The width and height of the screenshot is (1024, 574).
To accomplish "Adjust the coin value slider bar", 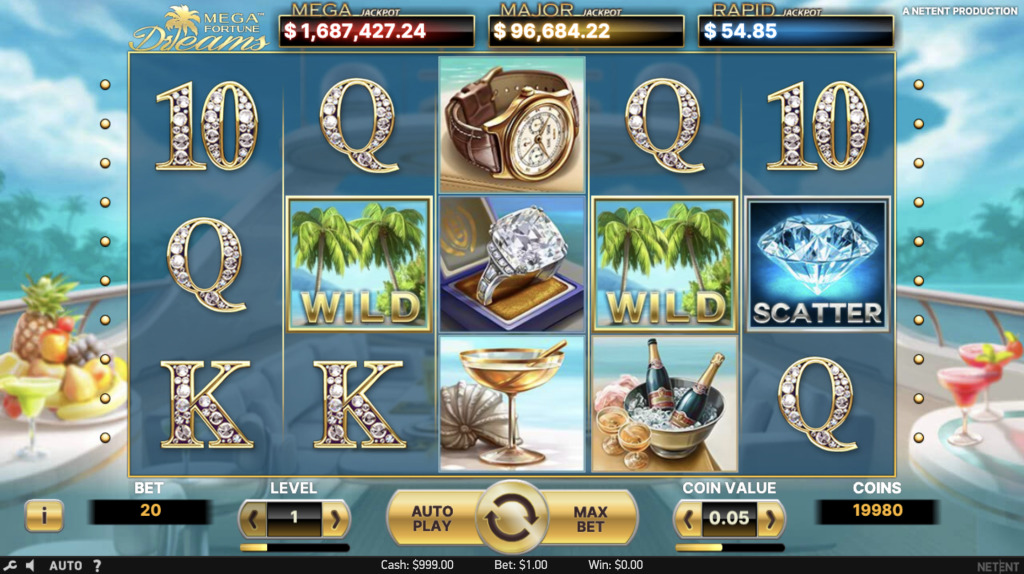I will pyautogui.click(x=730, y=548).
